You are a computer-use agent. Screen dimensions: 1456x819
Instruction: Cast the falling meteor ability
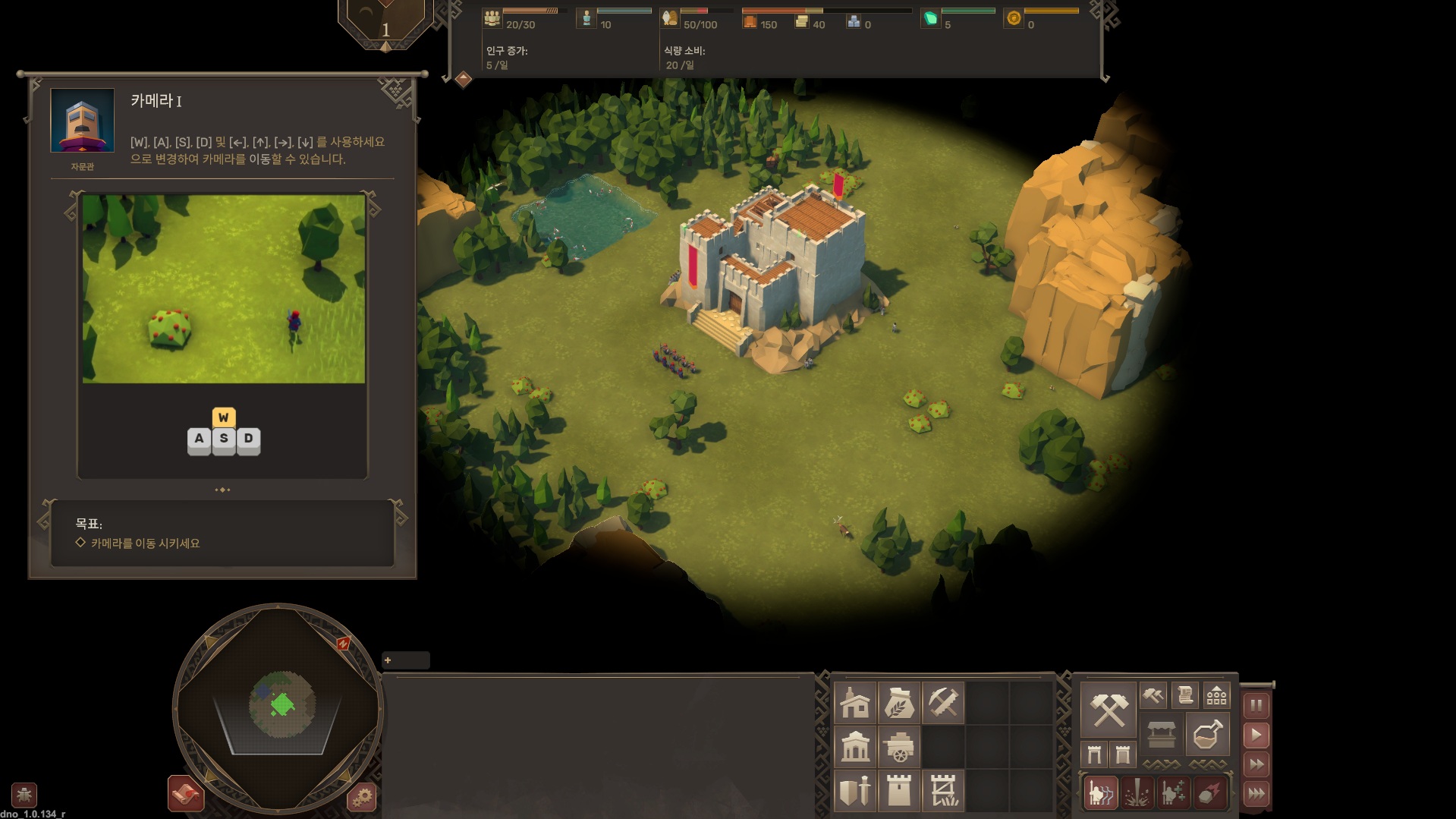[x=1209, y=793]
